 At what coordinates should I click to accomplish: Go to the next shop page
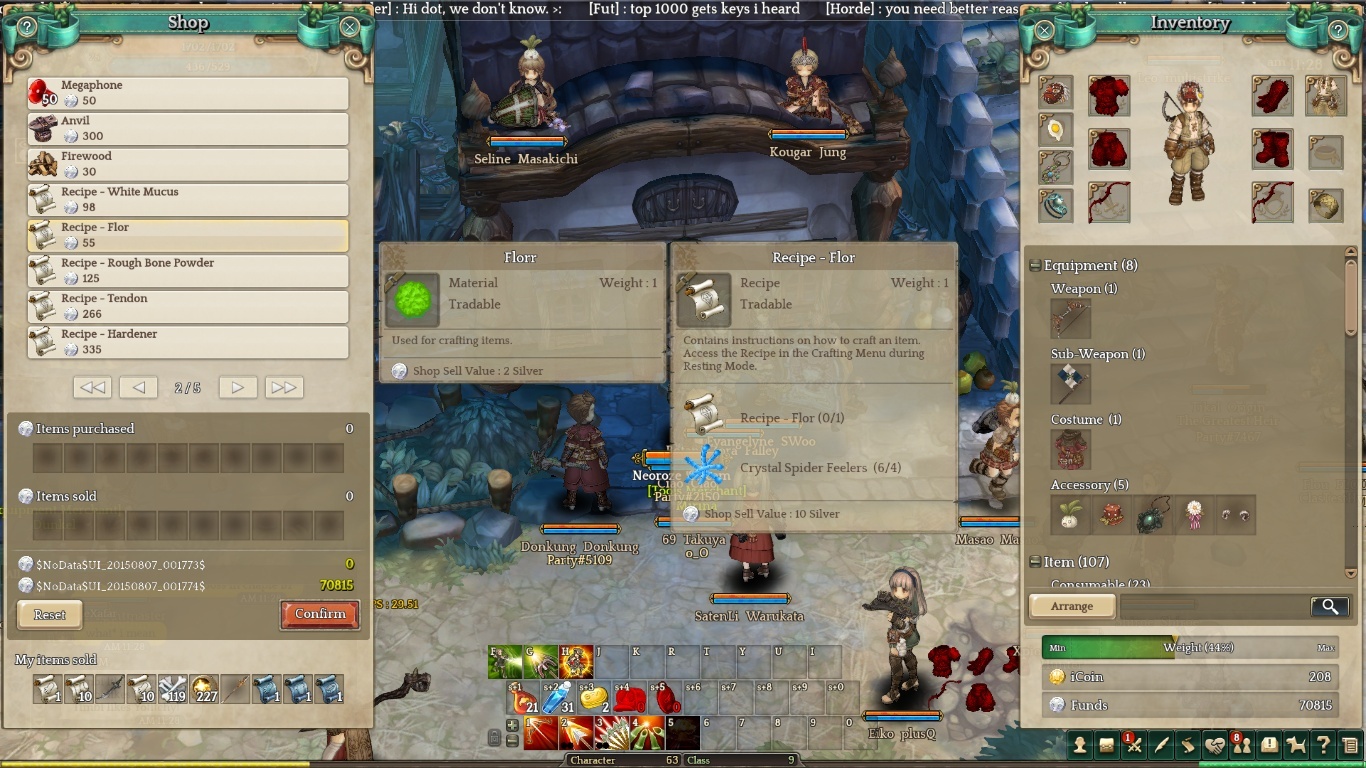click(x=238, y=388)
